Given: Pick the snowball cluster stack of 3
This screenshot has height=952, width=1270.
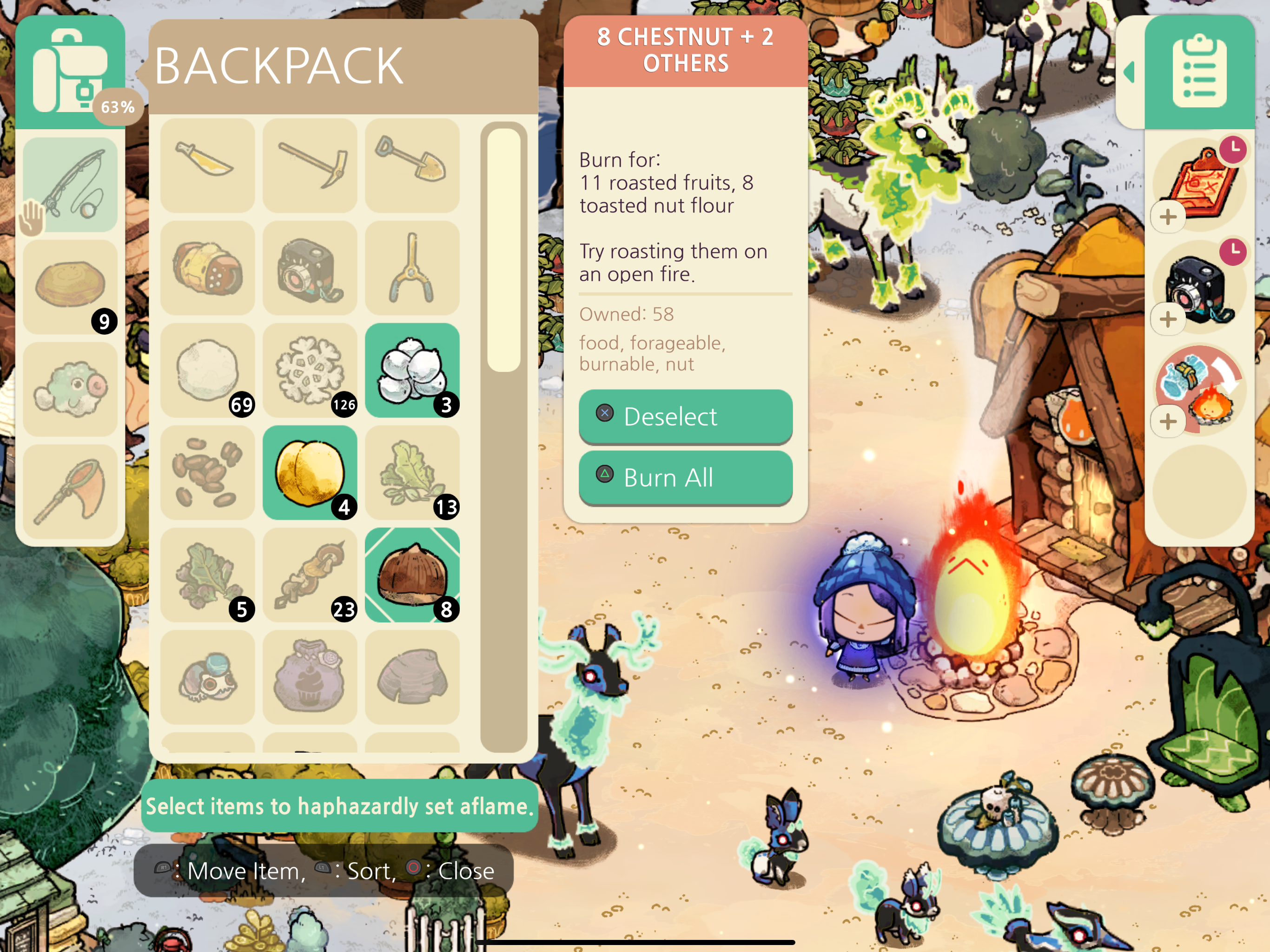Looking at the screenshot, I should 412,370.
